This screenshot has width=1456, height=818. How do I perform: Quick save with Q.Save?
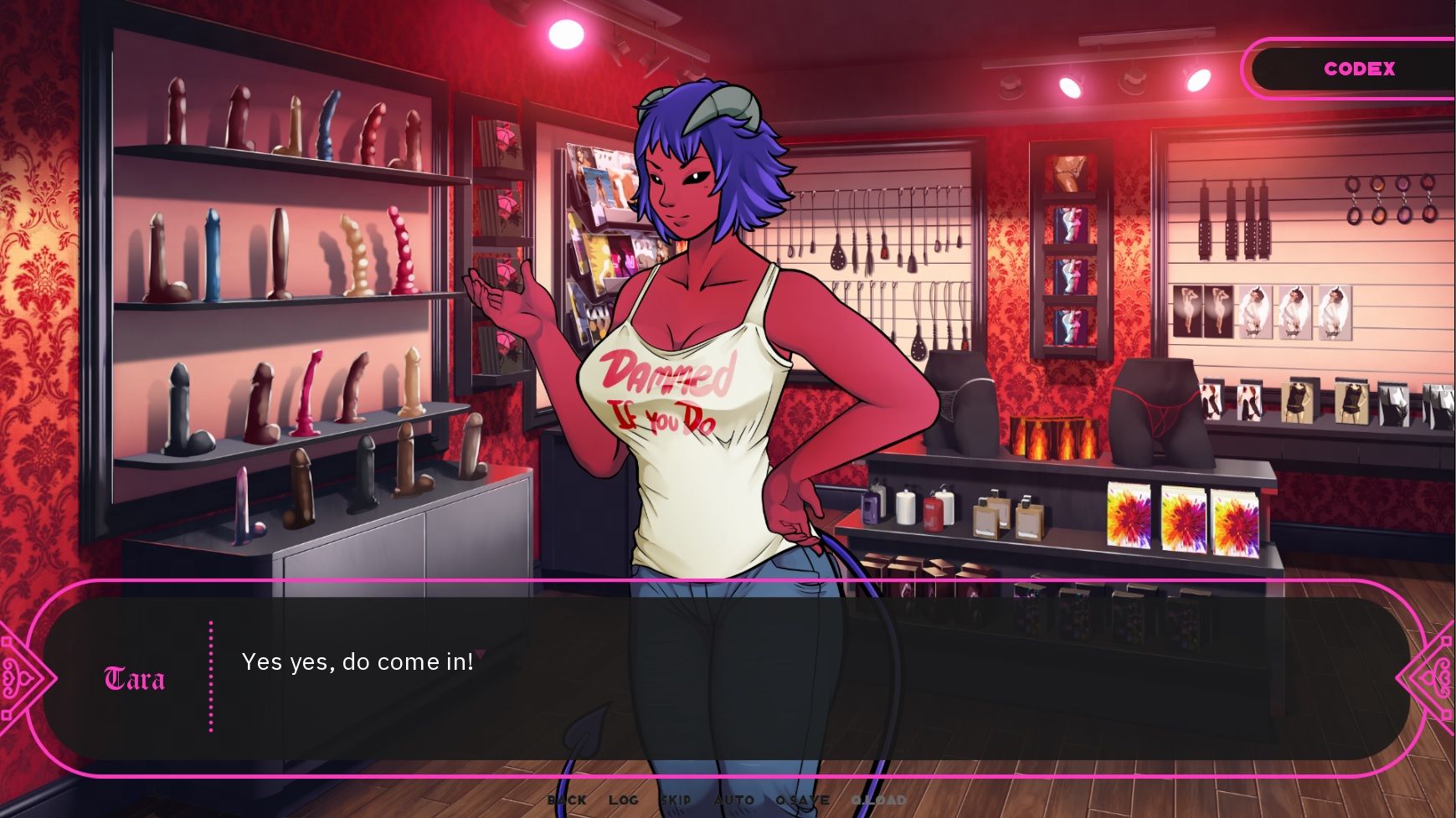click(x=802, y=800)
